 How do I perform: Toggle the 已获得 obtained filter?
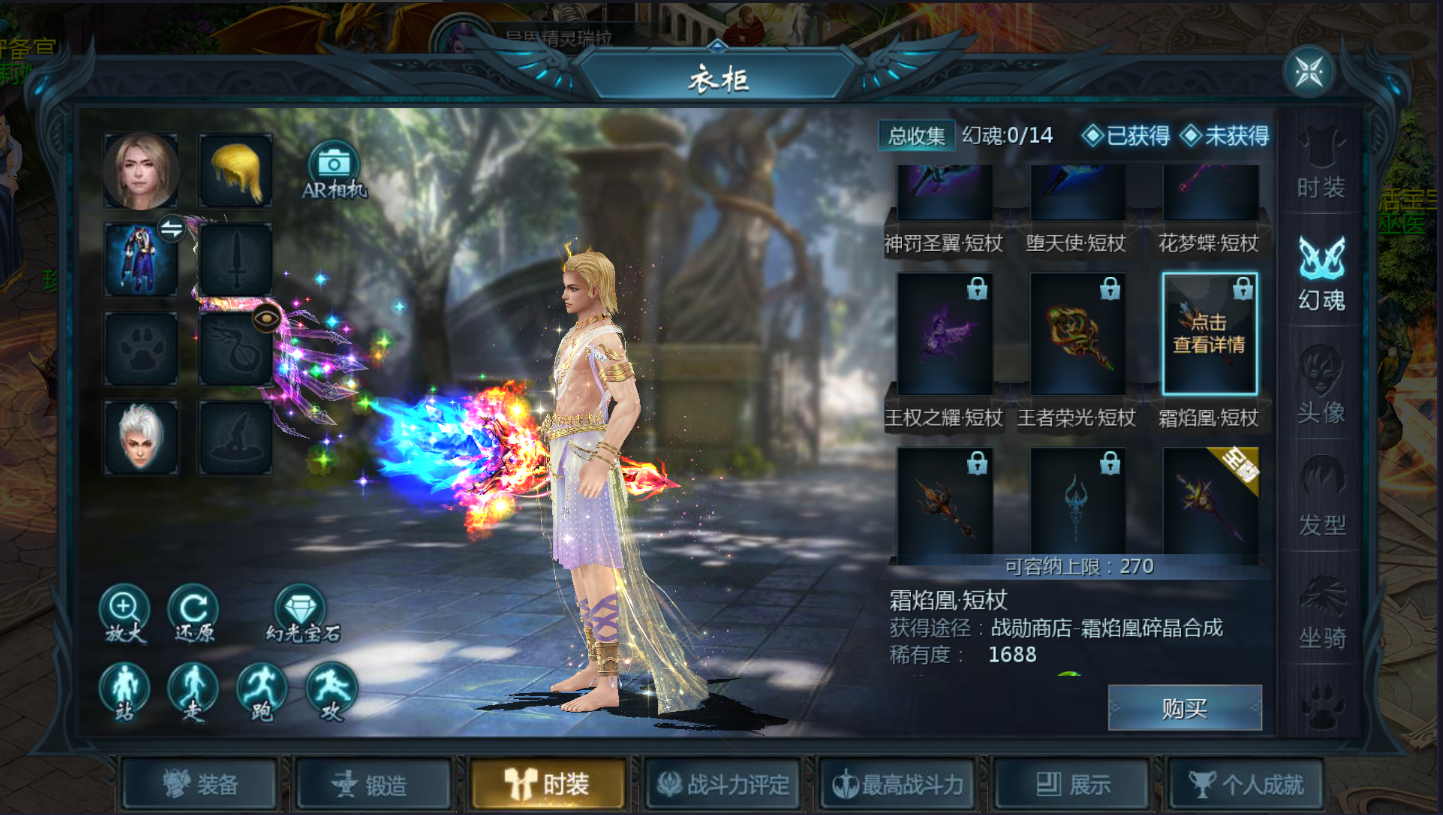coord(1127,136)
